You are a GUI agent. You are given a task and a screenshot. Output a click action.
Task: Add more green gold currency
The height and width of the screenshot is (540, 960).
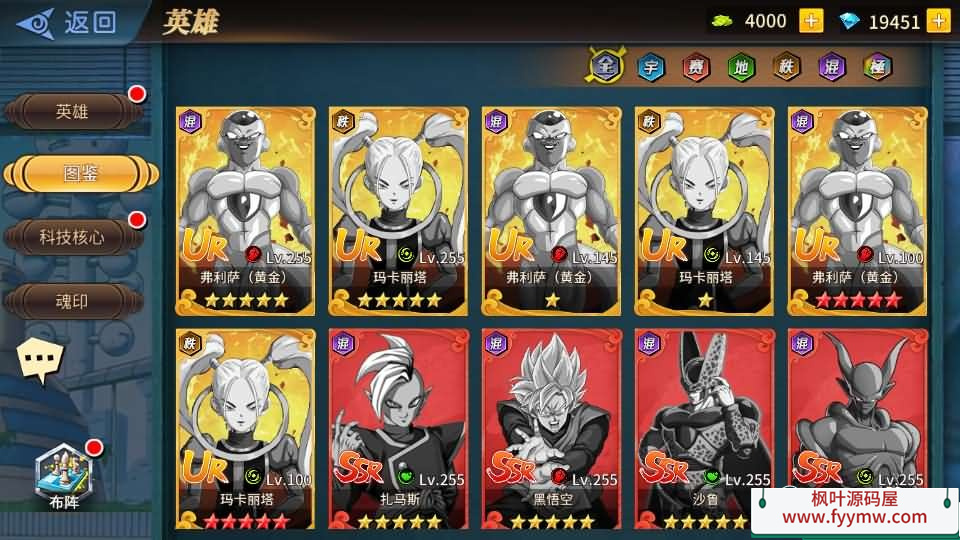tap(811, 20)
